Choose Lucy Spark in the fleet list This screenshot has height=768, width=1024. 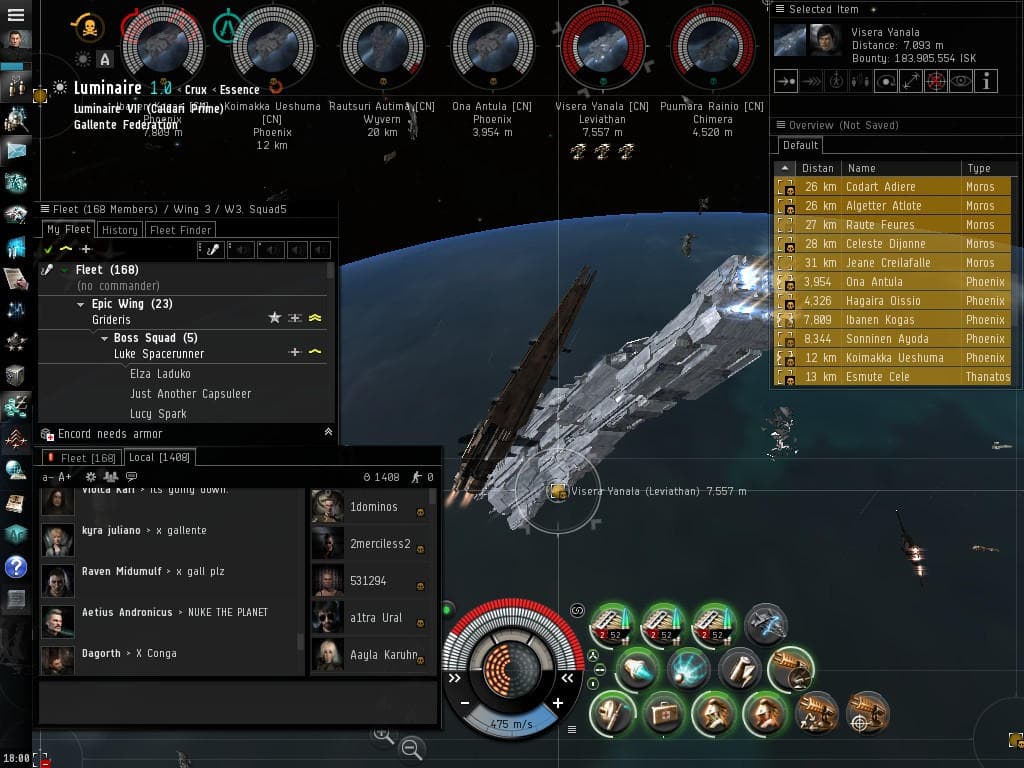pos(158,413)
